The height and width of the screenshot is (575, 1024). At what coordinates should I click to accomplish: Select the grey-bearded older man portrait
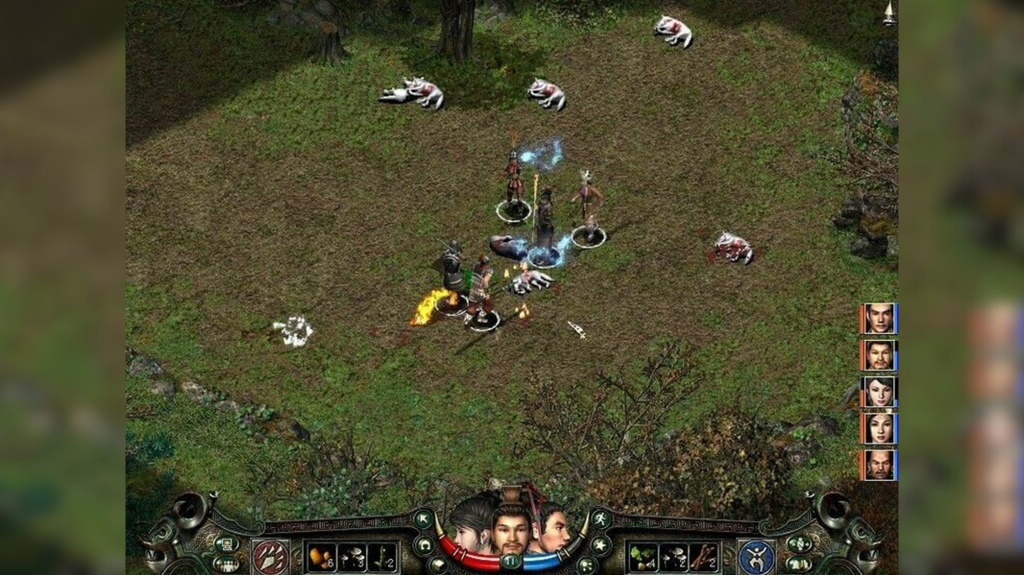click(x=879, y=465)
